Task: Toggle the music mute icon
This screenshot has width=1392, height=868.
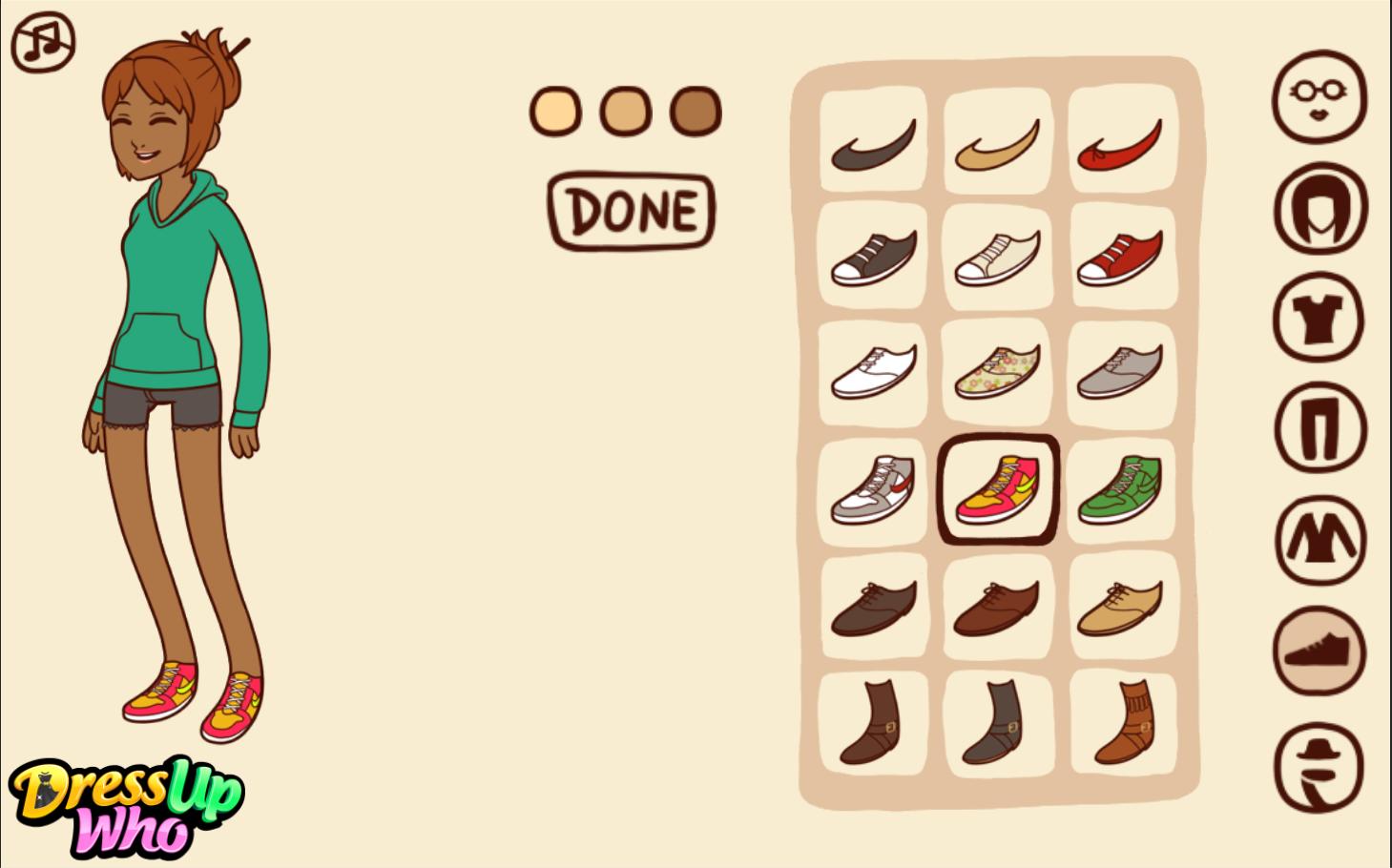Action: pos(43,42)
